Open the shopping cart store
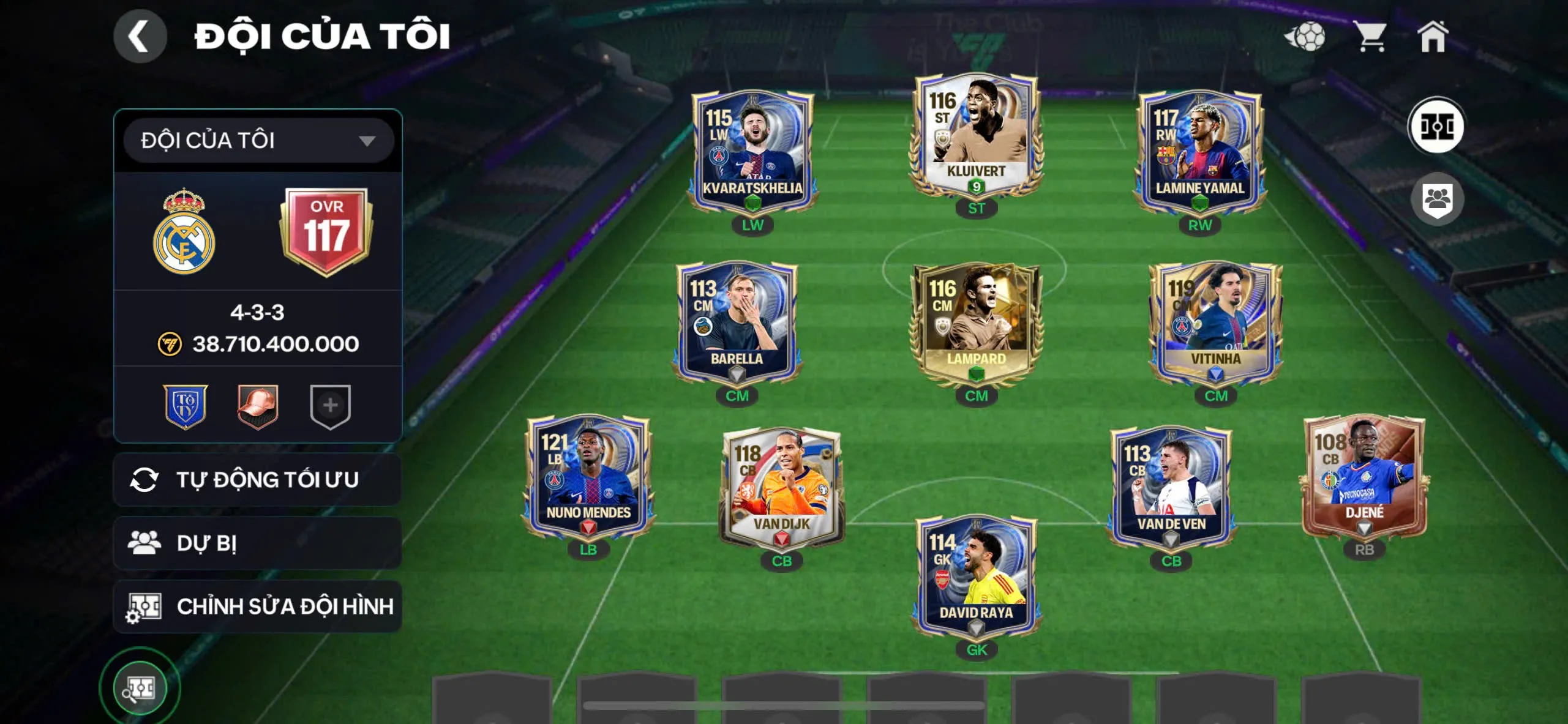 coord(1370,37)
